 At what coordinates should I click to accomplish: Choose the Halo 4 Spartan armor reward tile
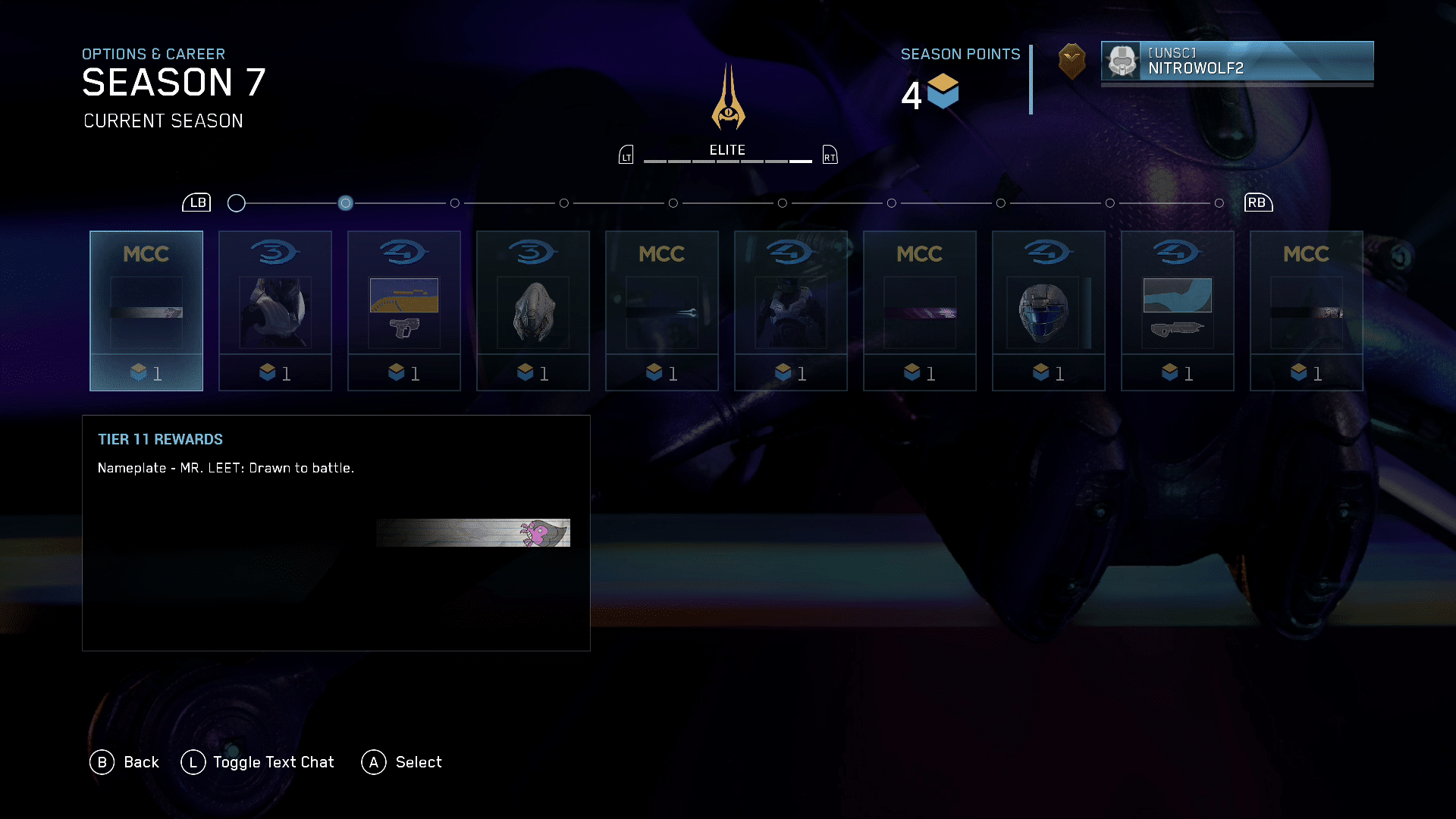click(x=791, y=311)
